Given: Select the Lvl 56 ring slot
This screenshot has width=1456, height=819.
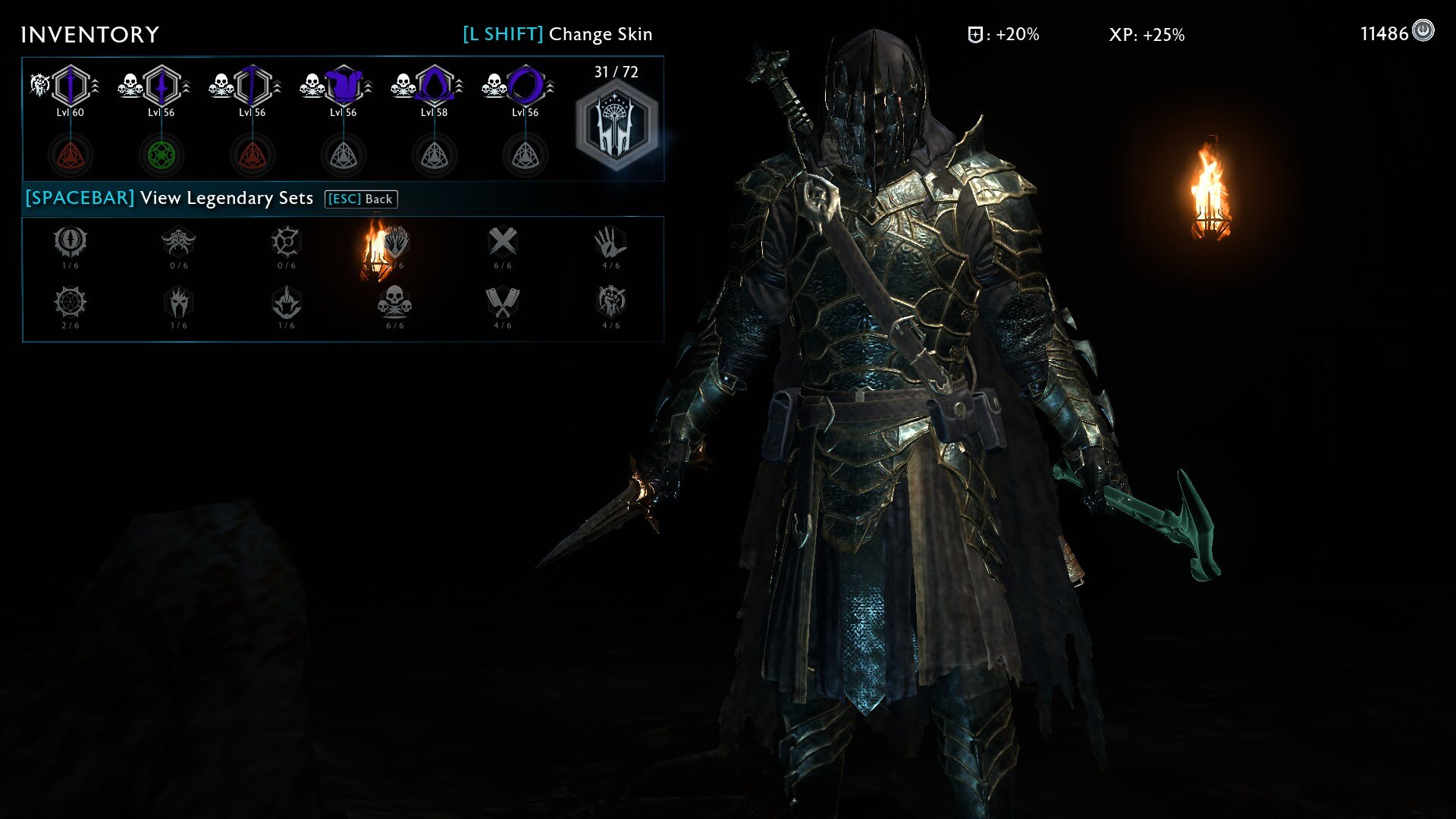Looking at the screenshot, I should click(525, 86).
